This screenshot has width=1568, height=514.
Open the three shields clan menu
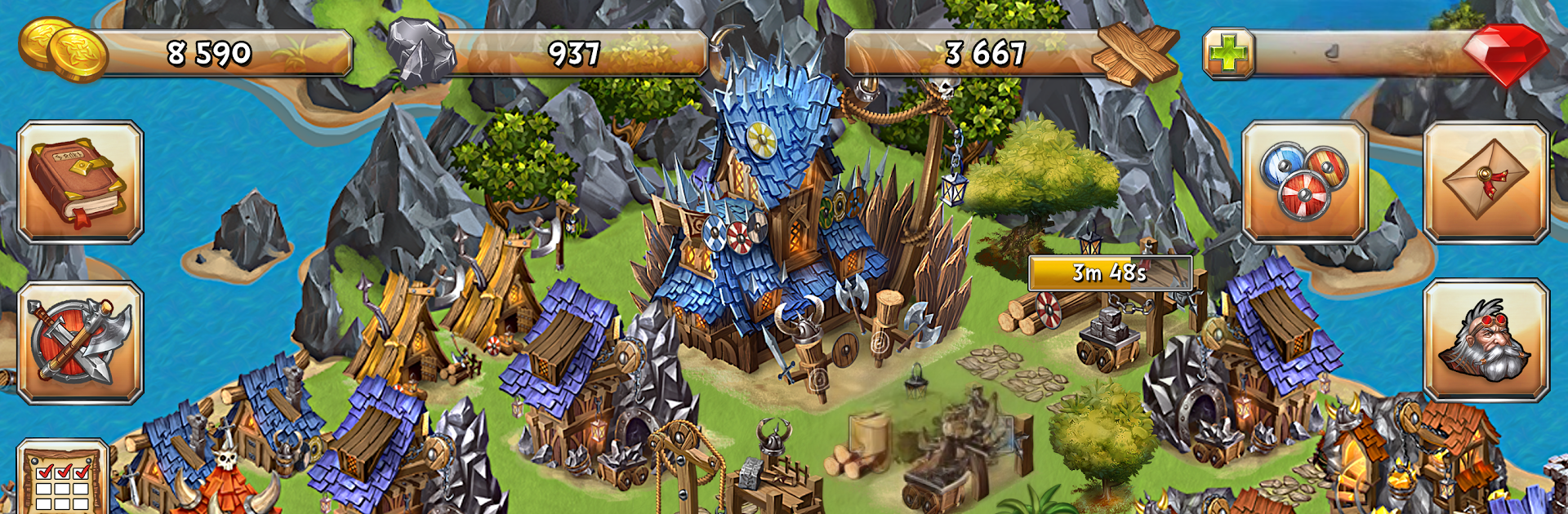[x=1304, y=182]
